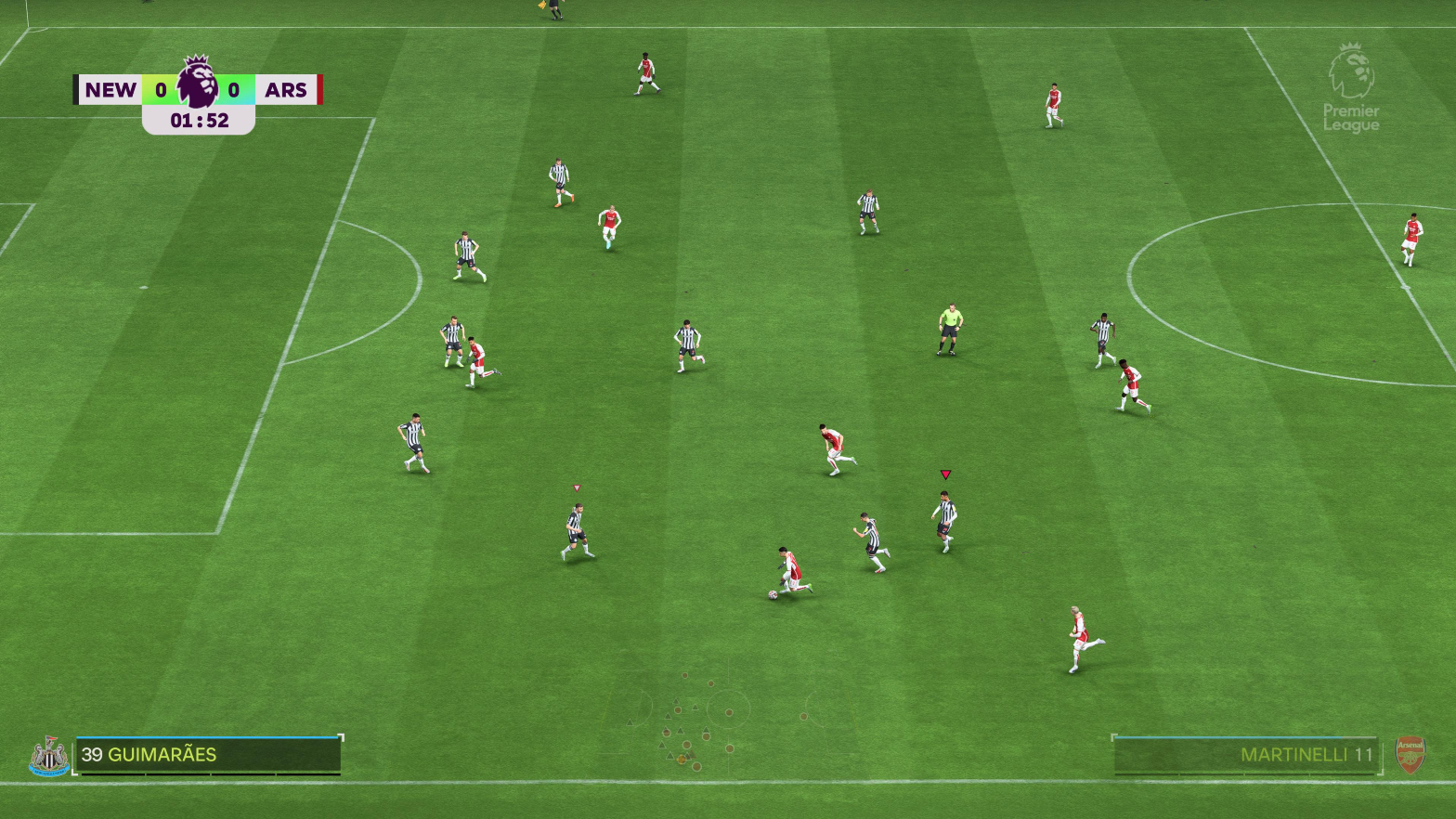Click the Arsenal club badge
Screen dimensions: 1456x819
coord(1411,755)
